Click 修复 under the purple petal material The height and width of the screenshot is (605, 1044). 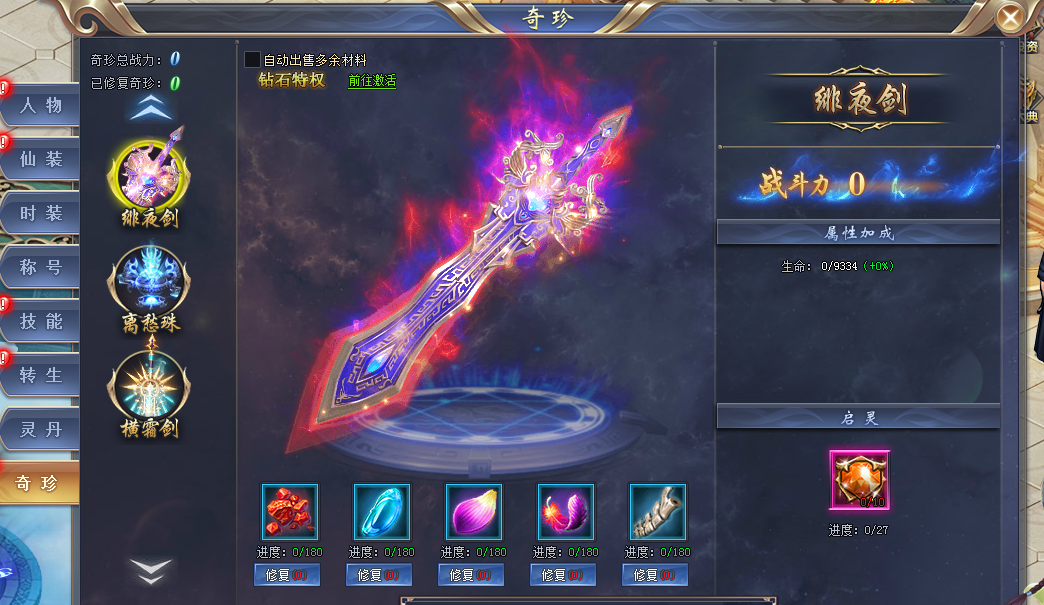coord(471,575)
